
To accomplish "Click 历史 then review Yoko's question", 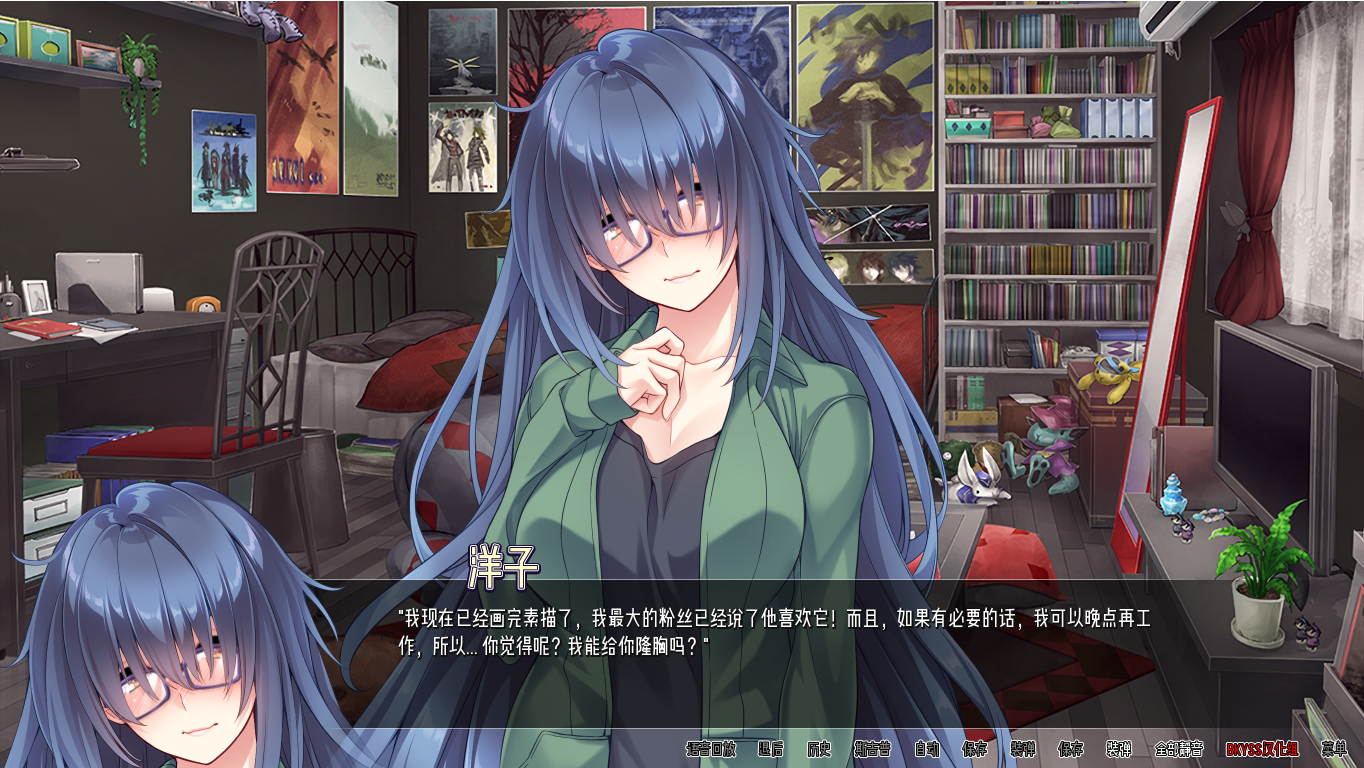I will point(817,752).
